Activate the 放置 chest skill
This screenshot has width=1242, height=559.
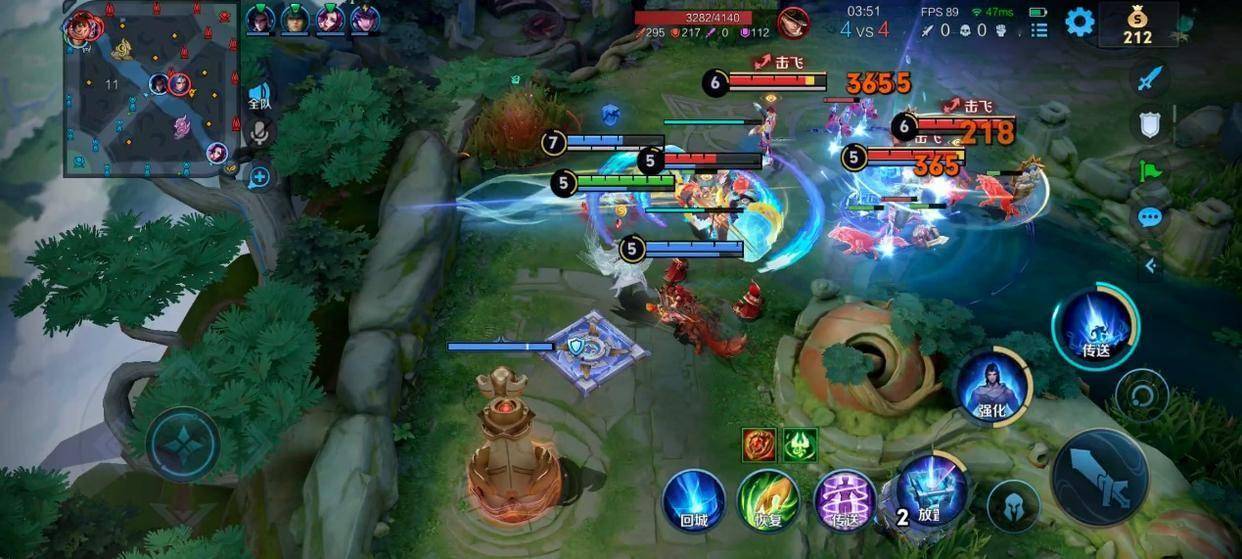pos(930,491)
